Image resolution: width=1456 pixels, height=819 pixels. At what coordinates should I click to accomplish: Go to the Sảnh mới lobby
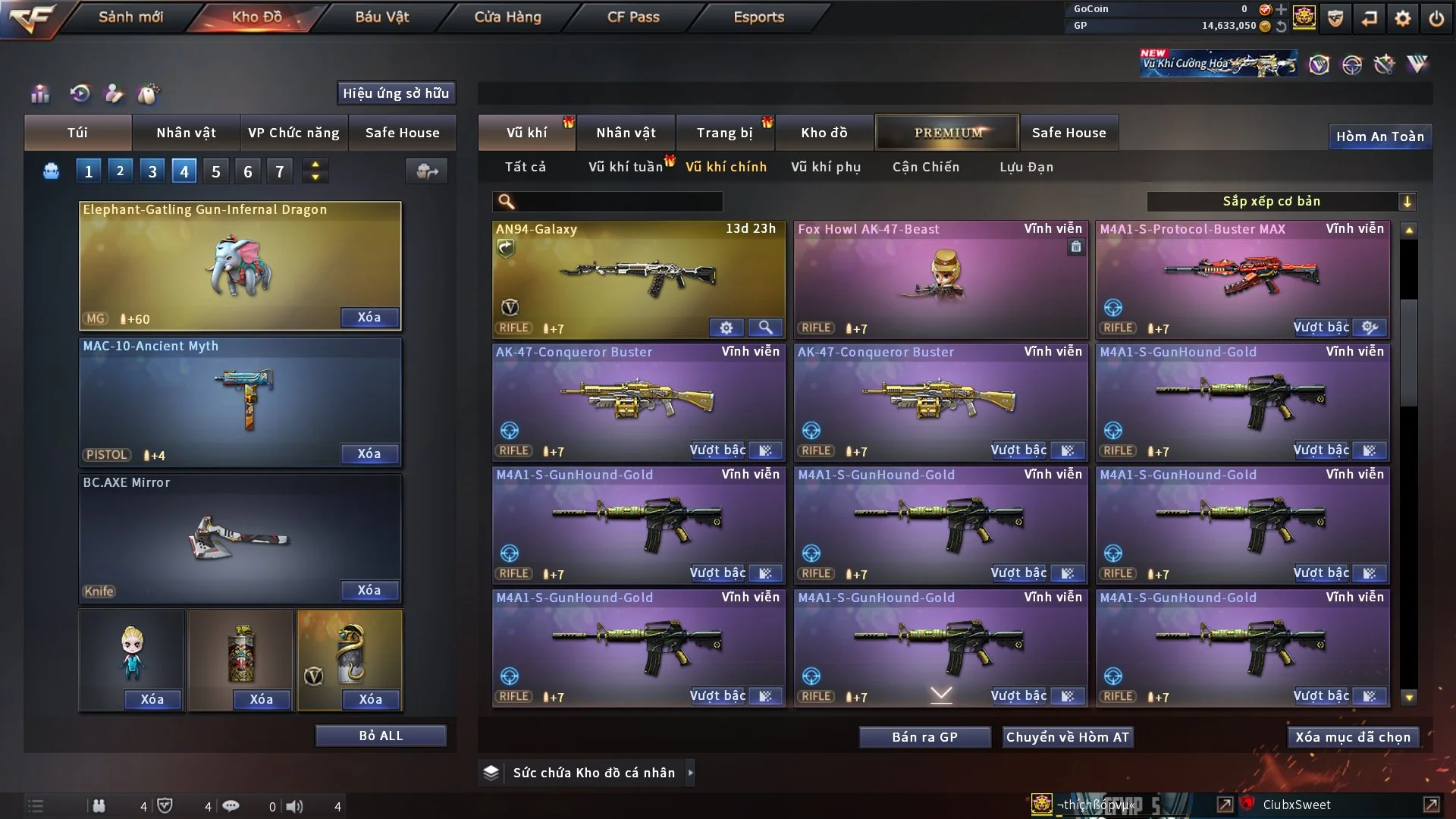(130, 17)
